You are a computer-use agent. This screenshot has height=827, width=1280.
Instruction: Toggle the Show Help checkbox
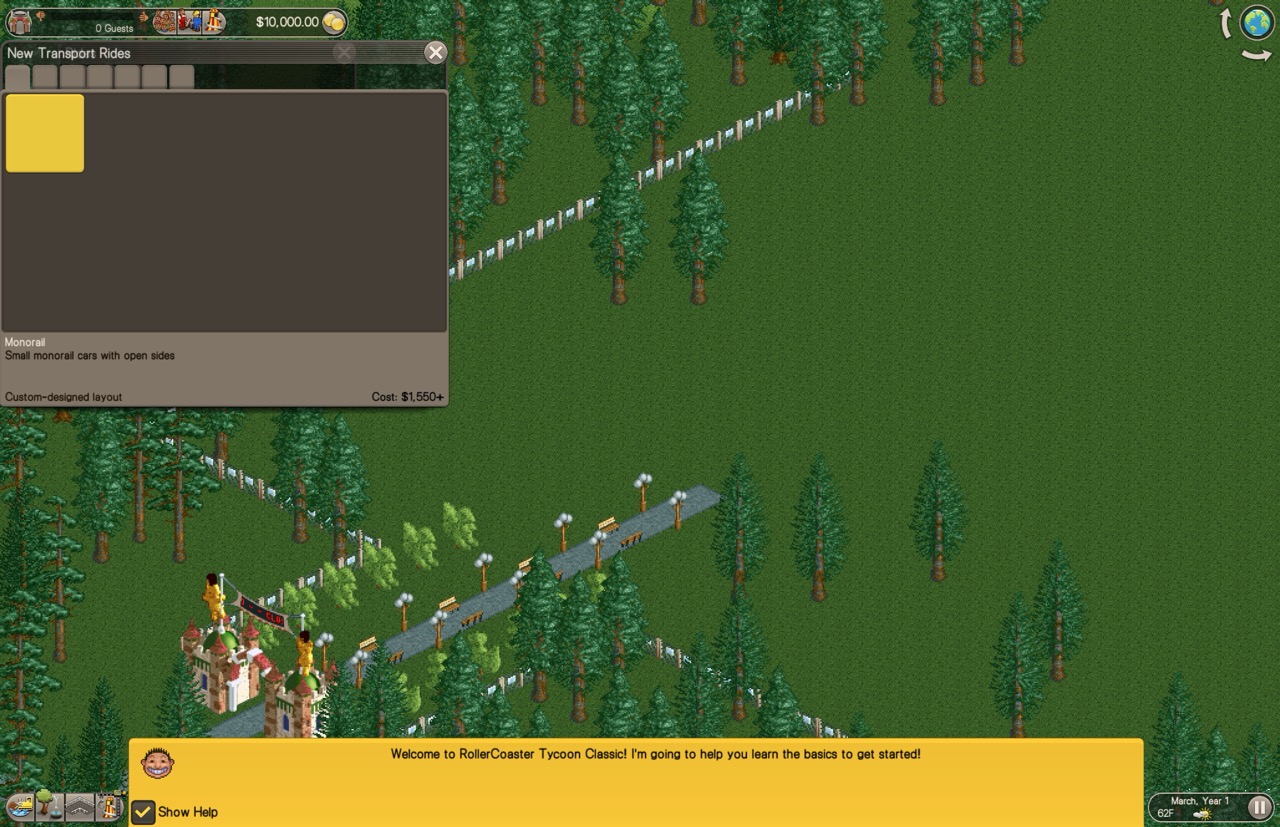(144, 811)
